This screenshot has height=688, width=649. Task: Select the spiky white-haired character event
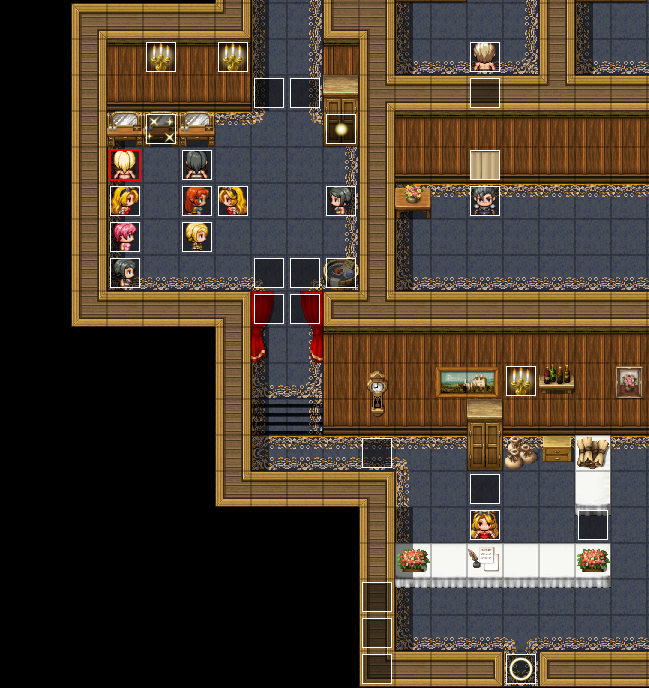[x=485, y=57]
